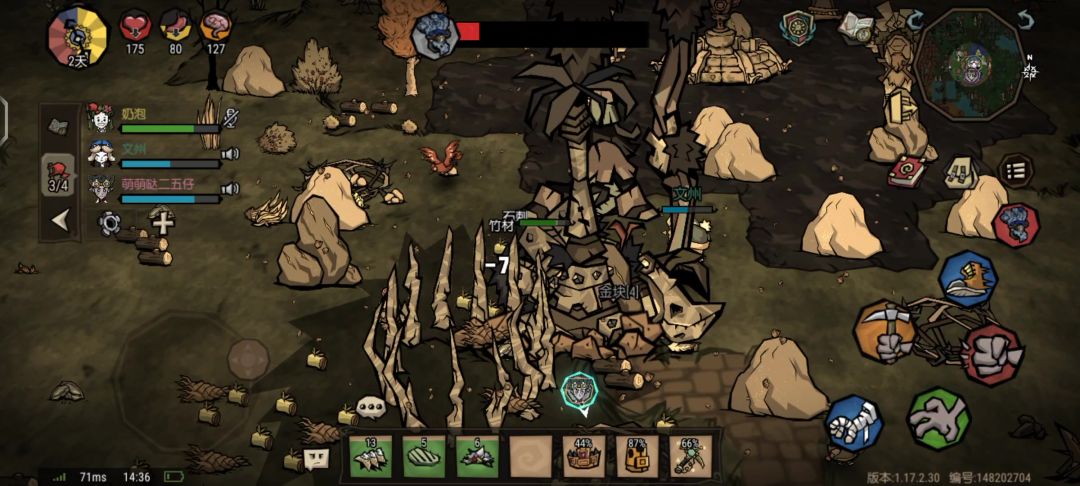This screenshot has width=1080, height=486.
Task: Open the red spiral recipe book
Action: 907,171
